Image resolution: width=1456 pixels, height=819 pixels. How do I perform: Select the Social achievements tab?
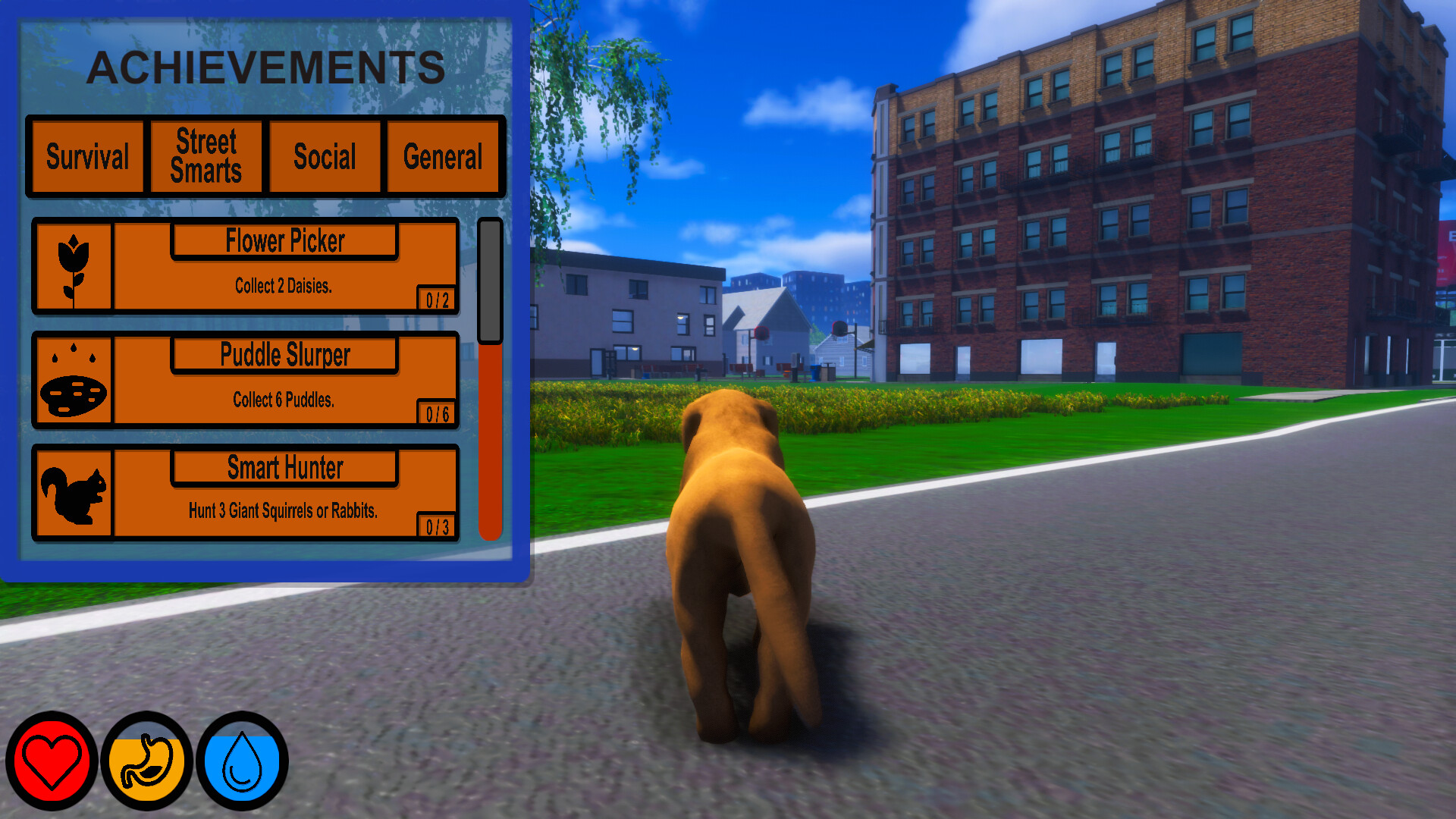pyautogui.click(x=325, y=157)
